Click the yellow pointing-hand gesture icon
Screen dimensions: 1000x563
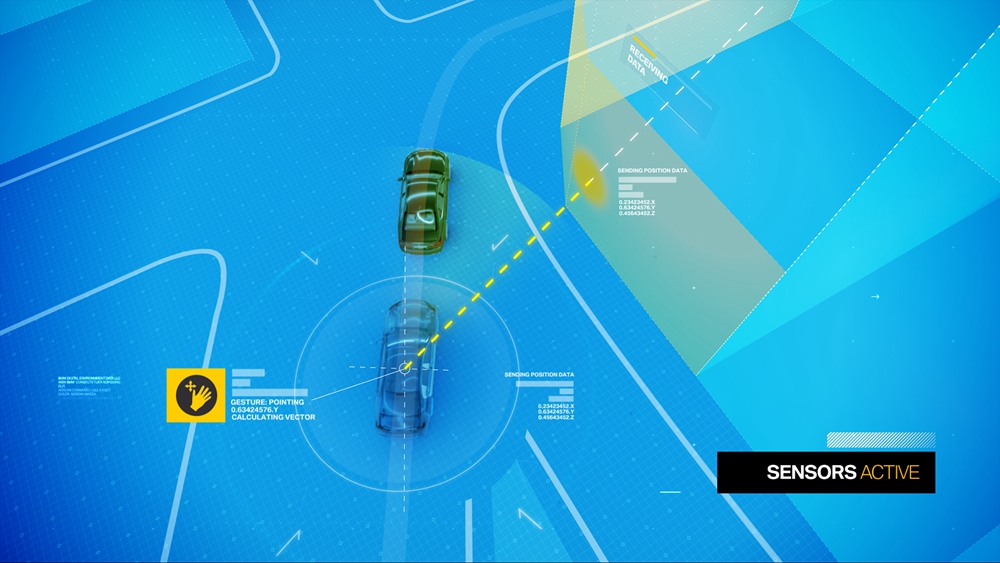196,395
